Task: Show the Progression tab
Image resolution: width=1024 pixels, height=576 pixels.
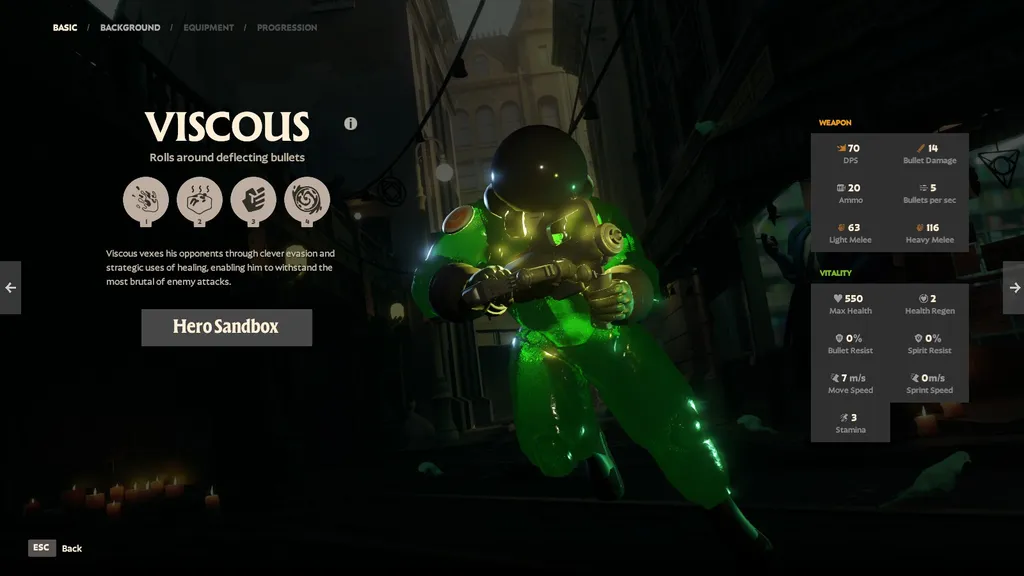Action: click(x=287, y=28)
